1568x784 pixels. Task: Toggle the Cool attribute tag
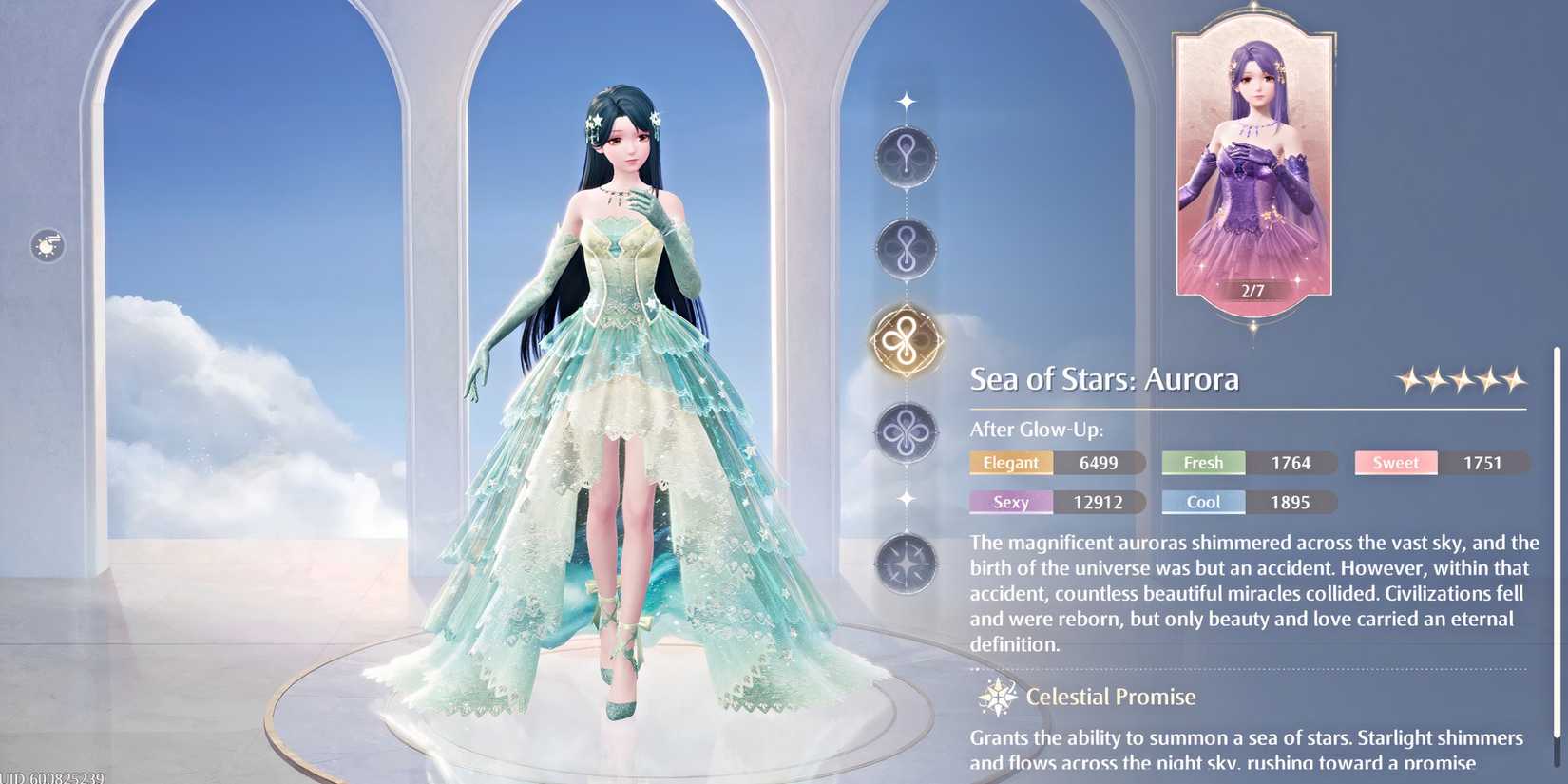1202,502
